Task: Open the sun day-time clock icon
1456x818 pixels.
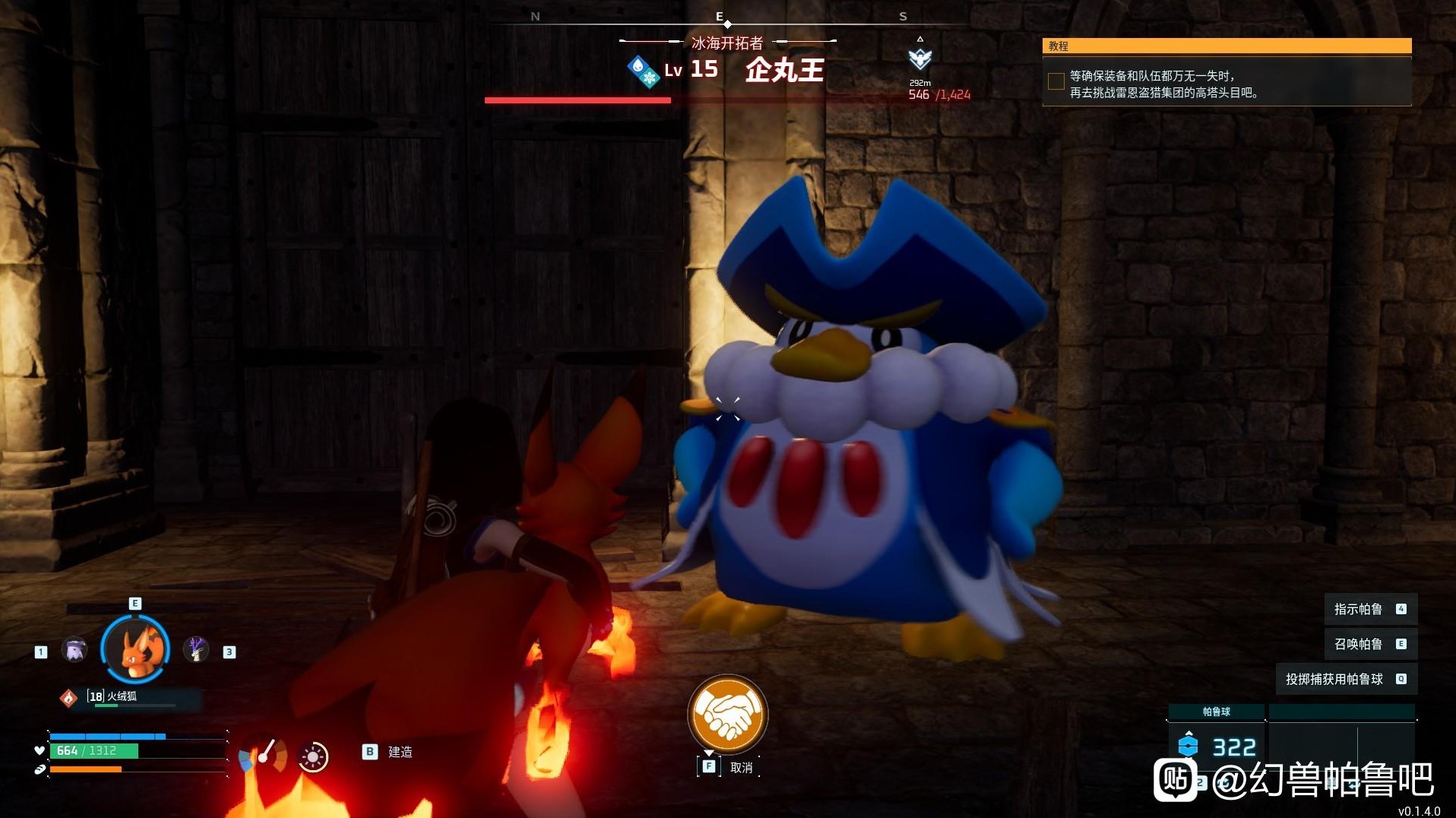Action: (x=313, y=756)
